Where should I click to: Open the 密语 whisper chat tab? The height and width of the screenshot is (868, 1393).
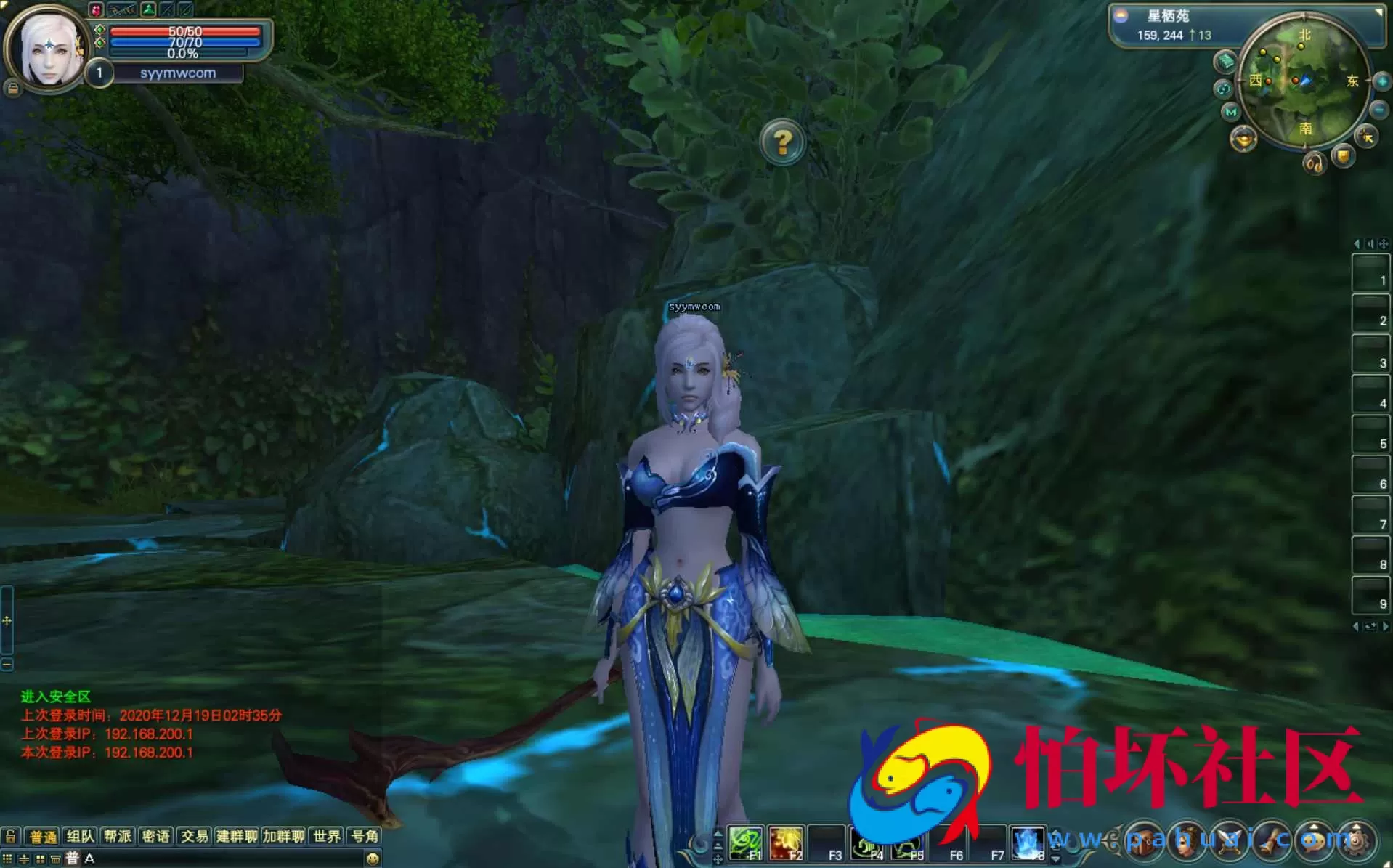coord(156,836)
